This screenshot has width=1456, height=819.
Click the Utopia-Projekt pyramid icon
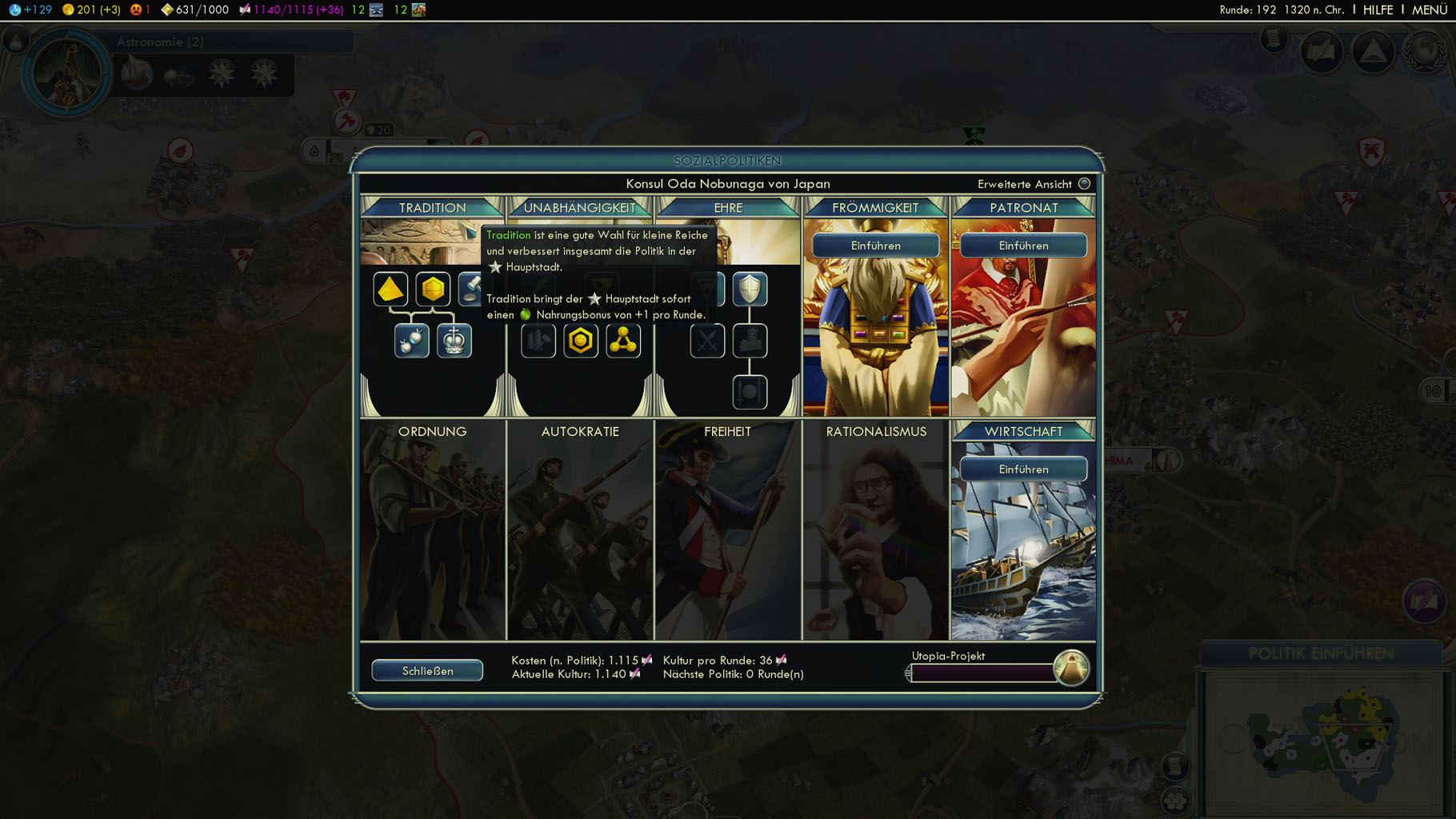point(1070,667)
